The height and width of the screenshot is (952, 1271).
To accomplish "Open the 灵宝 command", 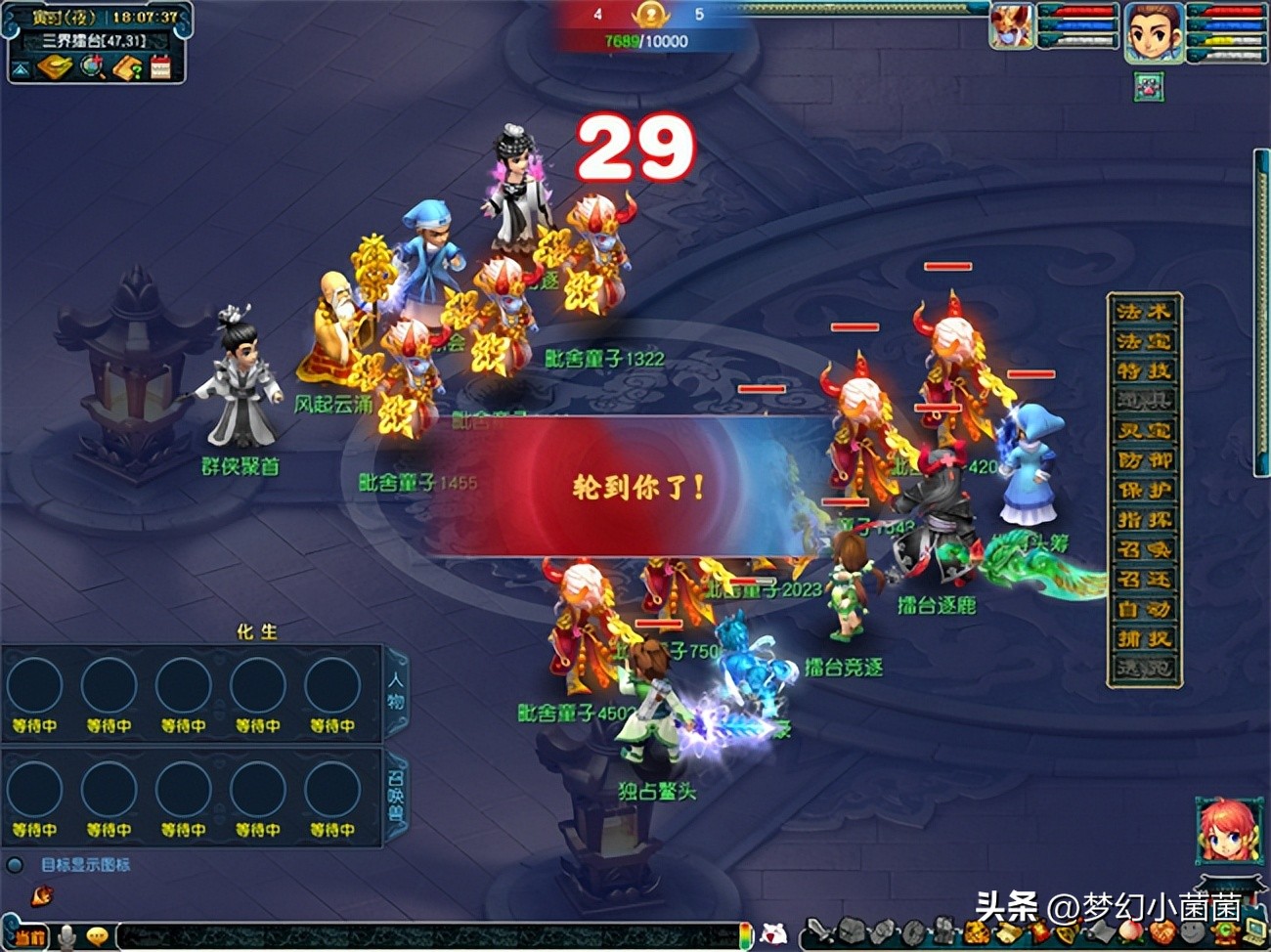I will 1144,431.
